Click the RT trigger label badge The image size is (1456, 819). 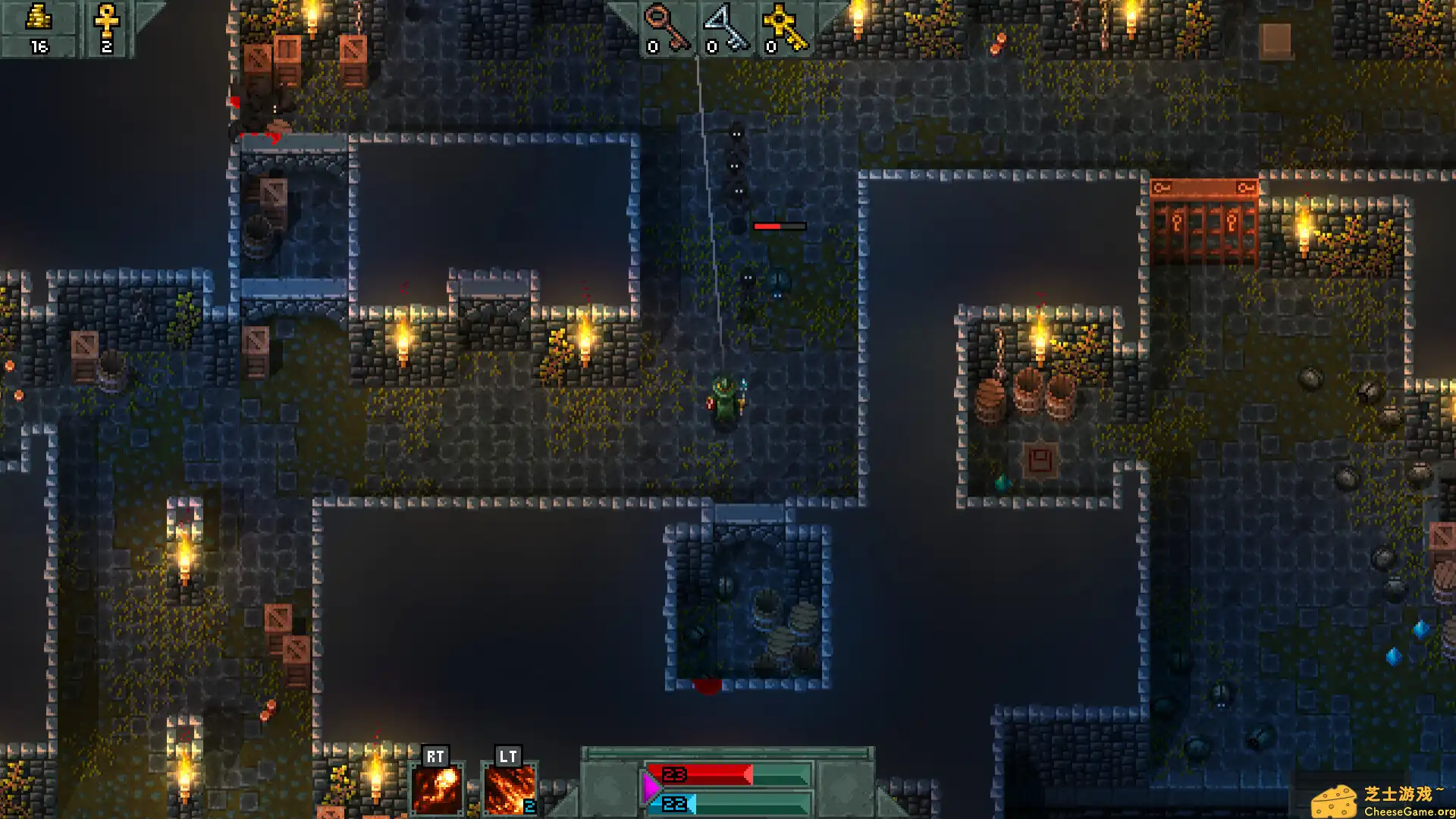click(435, 756)
